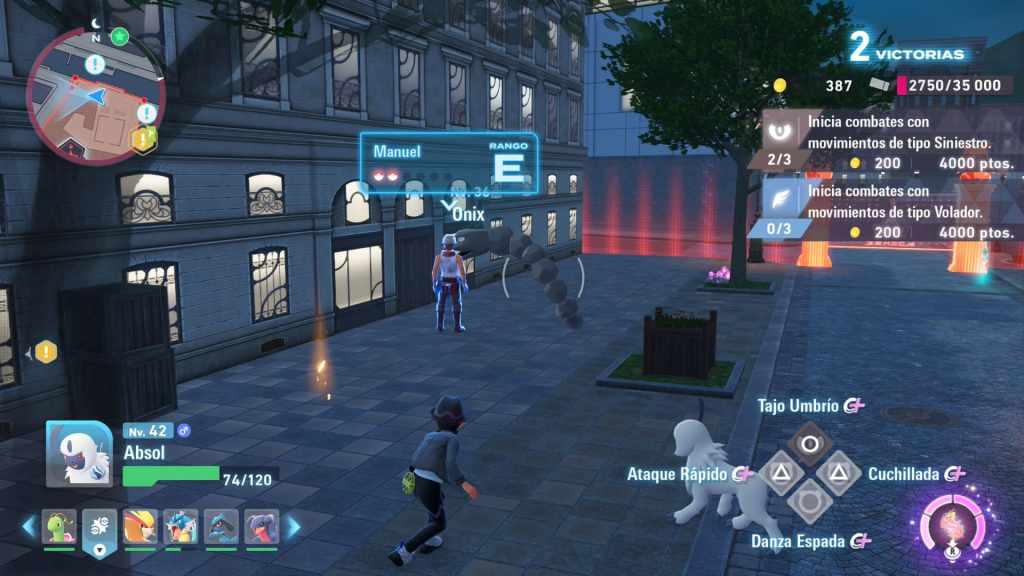Click the green star marker on minimap
Image resolution: width=1024 pixels, height=576 pixels.
click(120, 36)
